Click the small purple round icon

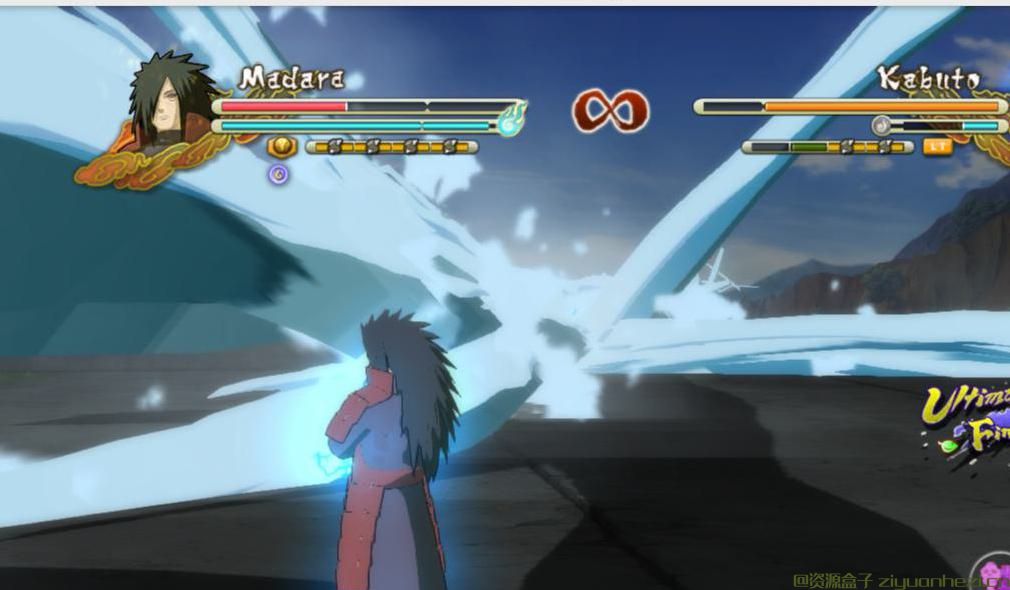point(279,174)
